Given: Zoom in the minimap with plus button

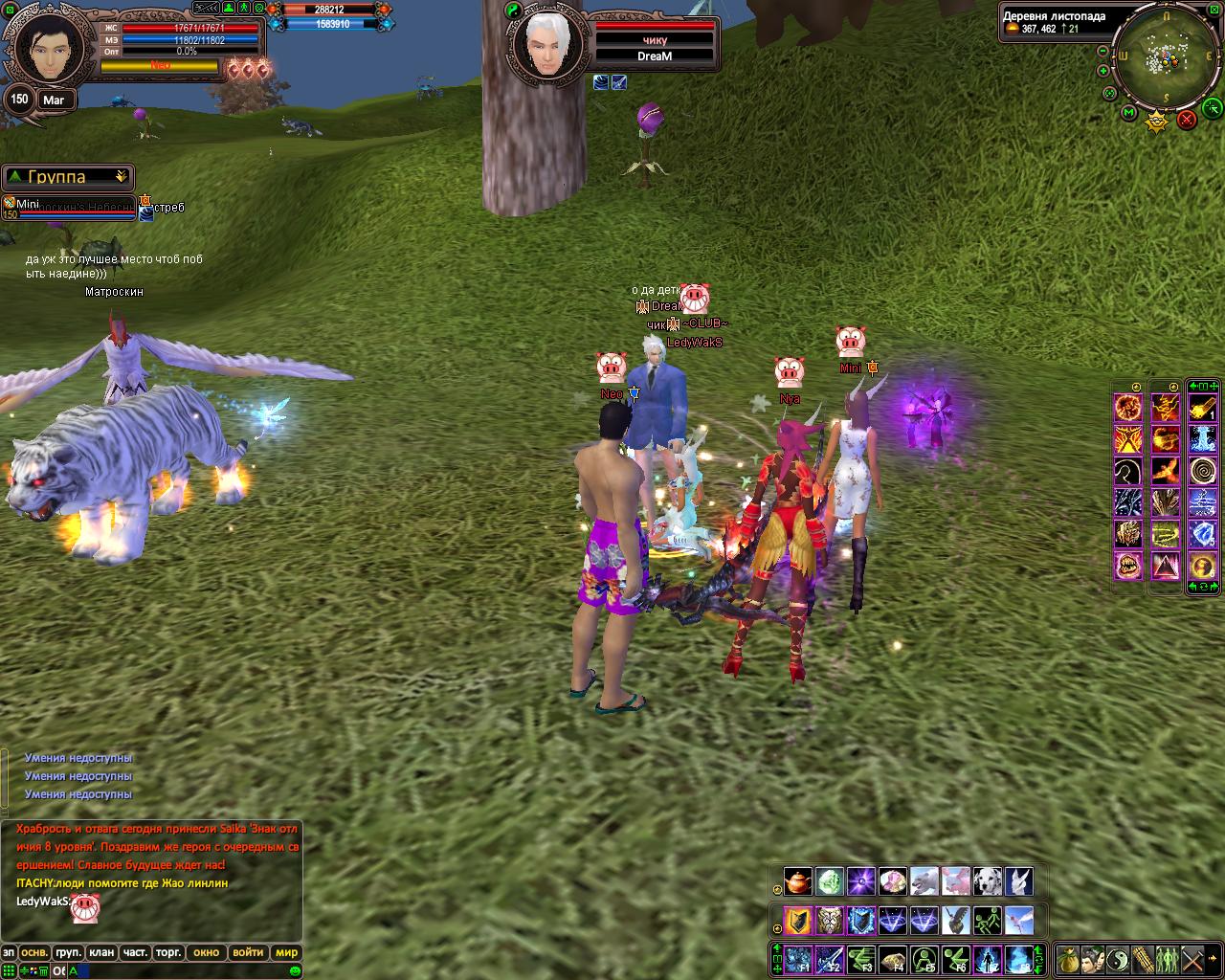Looking at the screenshot, I should 1102,71.
